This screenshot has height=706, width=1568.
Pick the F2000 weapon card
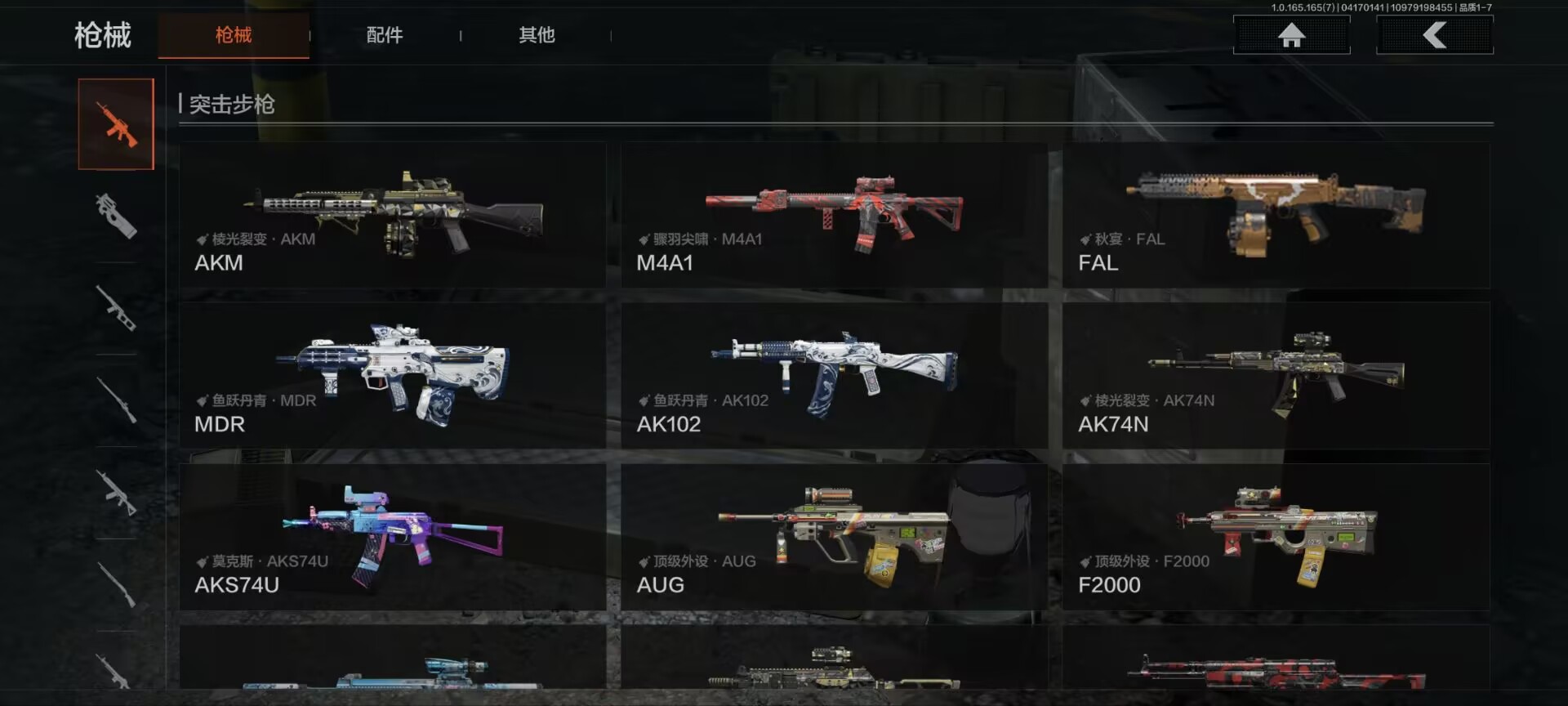point(1276,537)
